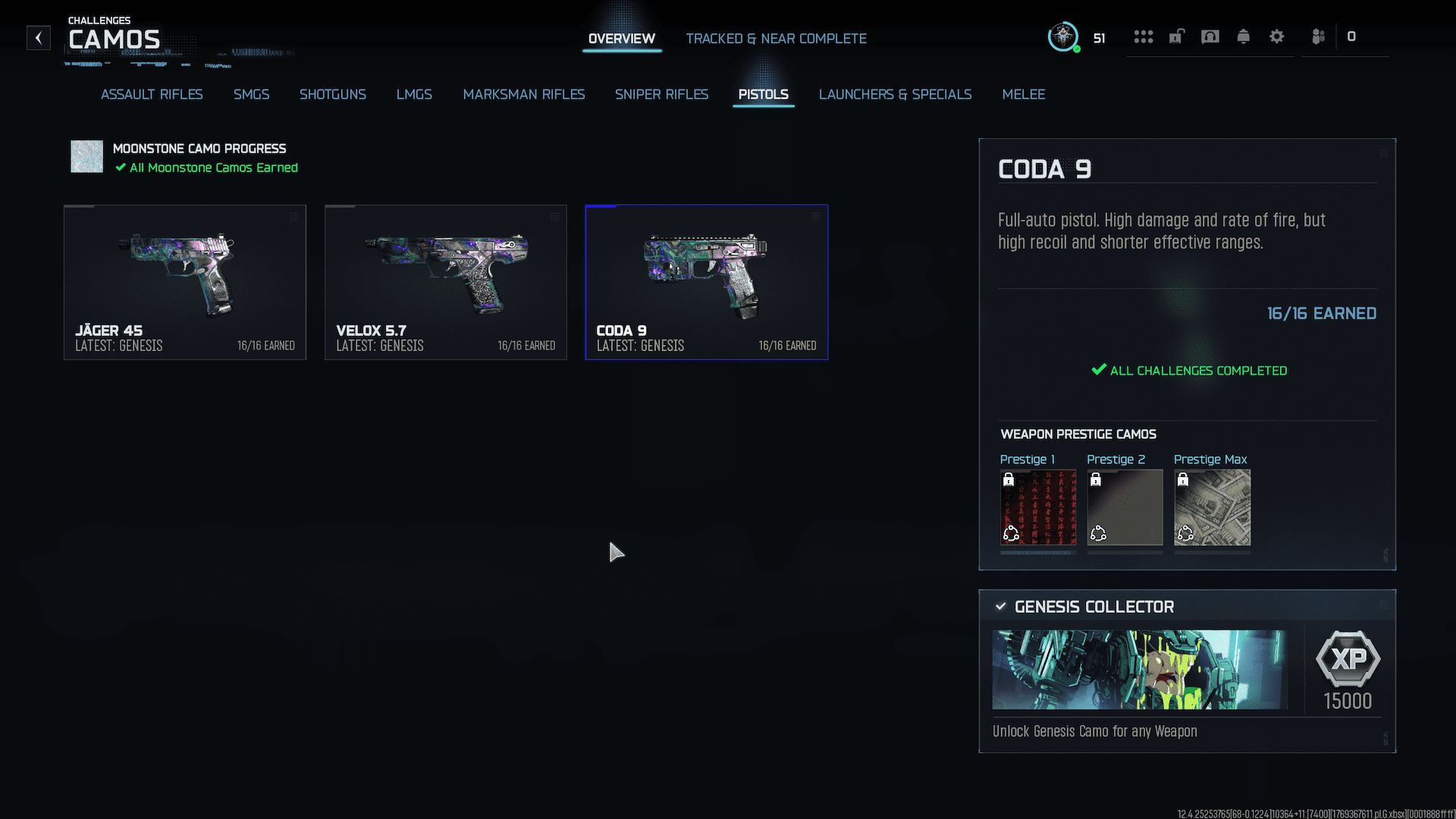Select the Assault Rifles category

click(152, 94)
